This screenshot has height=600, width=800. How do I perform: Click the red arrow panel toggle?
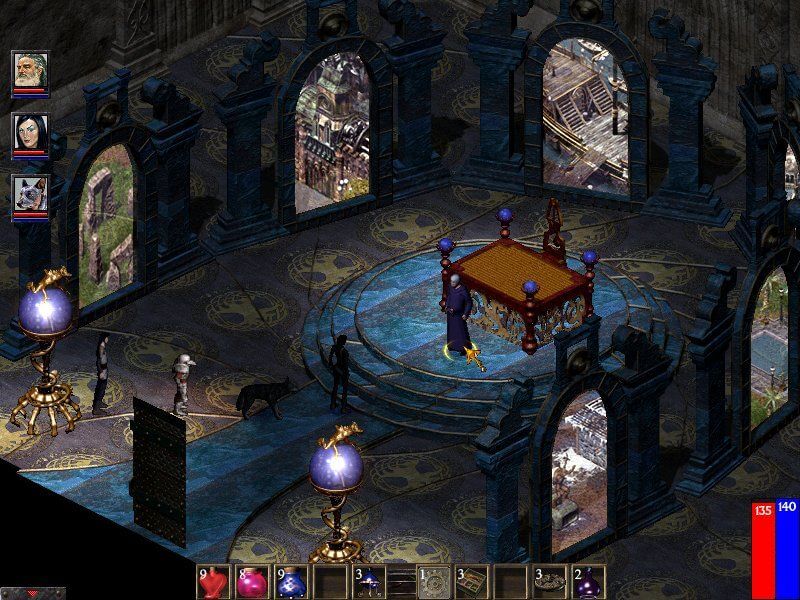click(33, 593)
